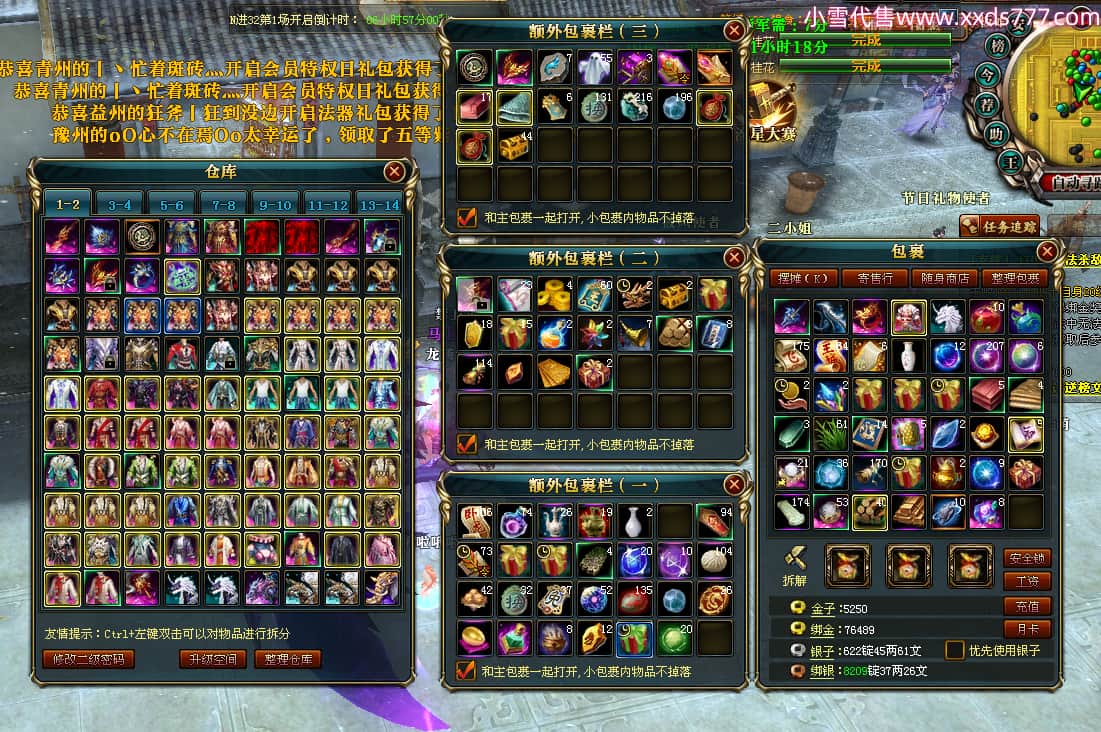This screenshot has width=1101, height=732.
Task: Open warehouse tab 13-14
Action: tap(379, 204)
